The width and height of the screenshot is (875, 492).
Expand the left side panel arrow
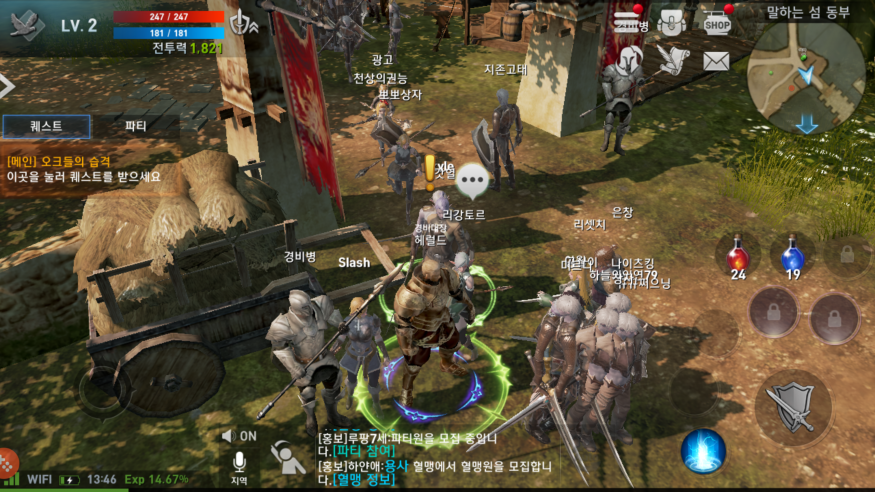(6, 88)
